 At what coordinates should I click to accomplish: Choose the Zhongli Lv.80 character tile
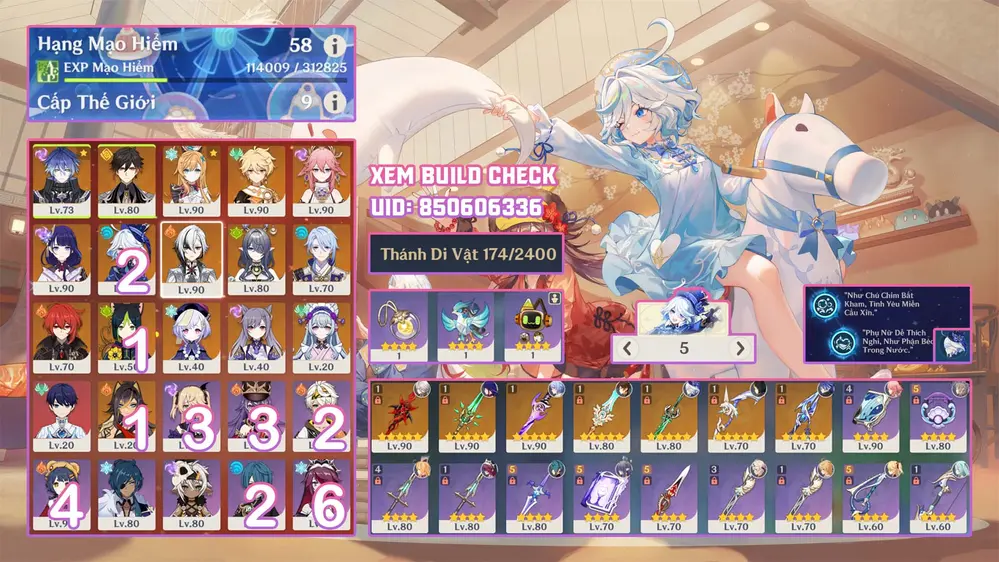(x=127, y=179)
